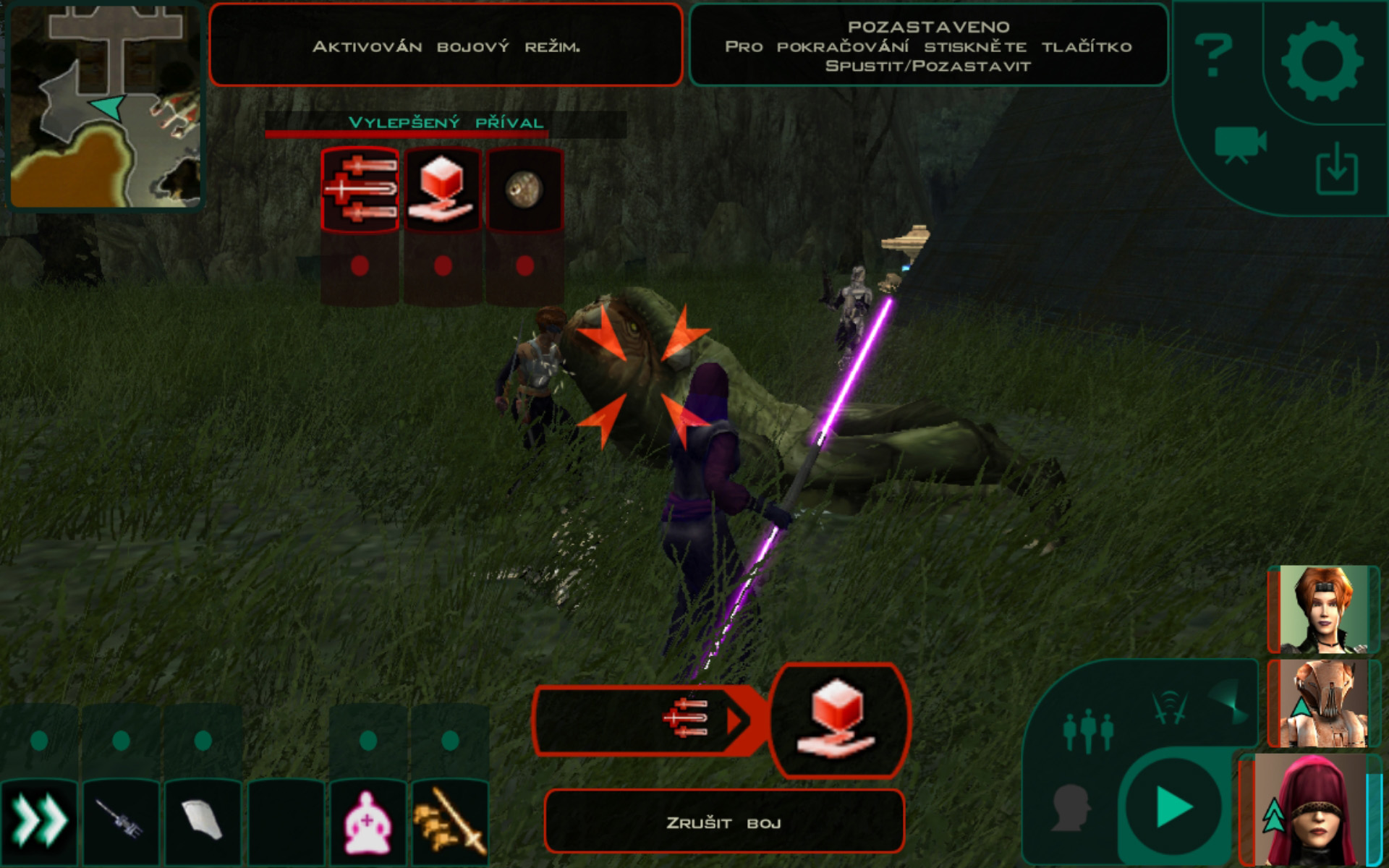Switch to the droid party member portrait
The height and width of the screenshot is (868, 1389).
click(1323, 703)
